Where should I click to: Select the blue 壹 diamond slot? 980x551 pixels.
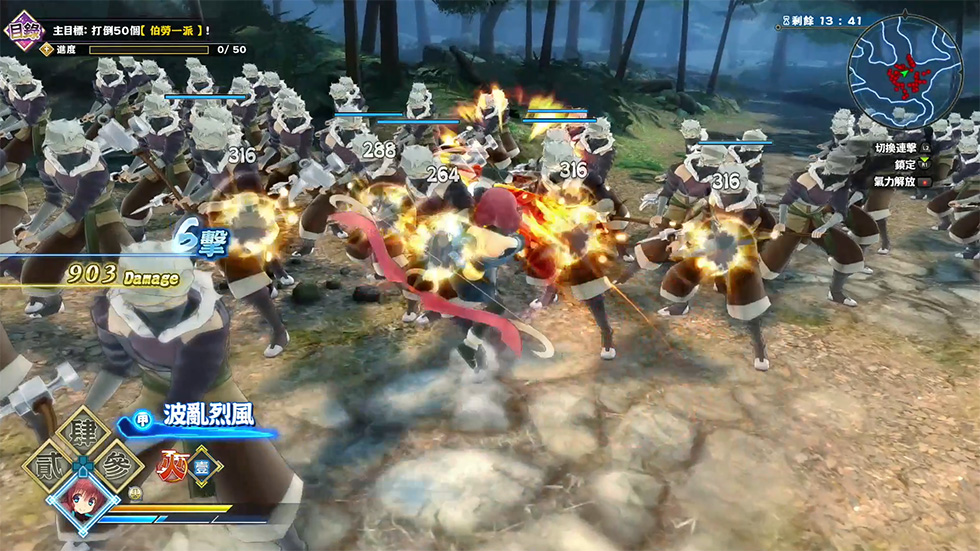(x=203, y=466)
